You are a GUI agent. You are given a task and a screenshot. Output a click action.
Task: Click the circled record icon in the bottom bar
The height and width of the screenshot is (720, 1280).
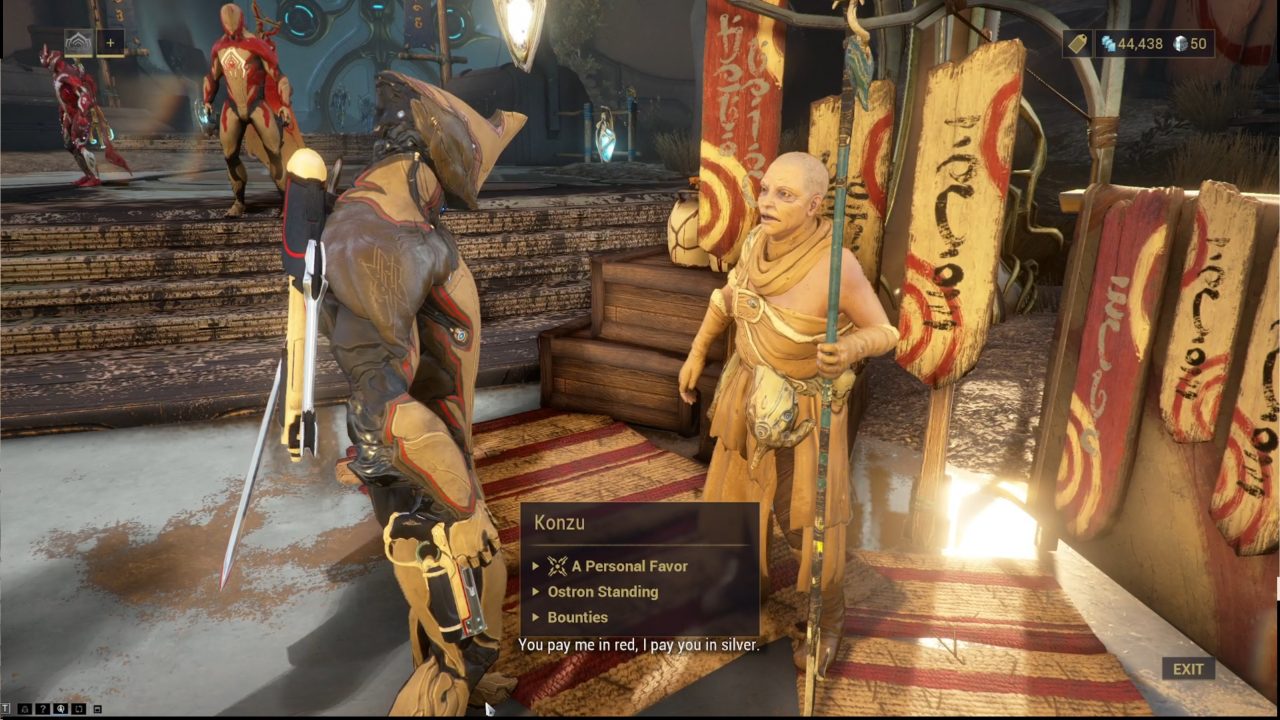click(60, 708)
